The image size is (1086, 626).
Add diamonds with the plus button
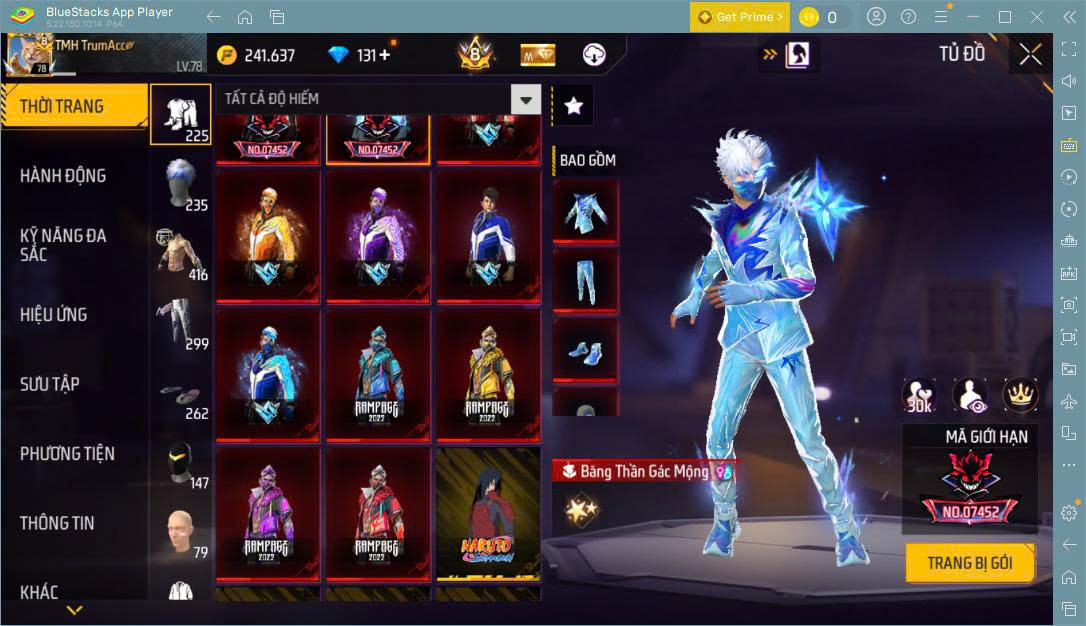384,55
